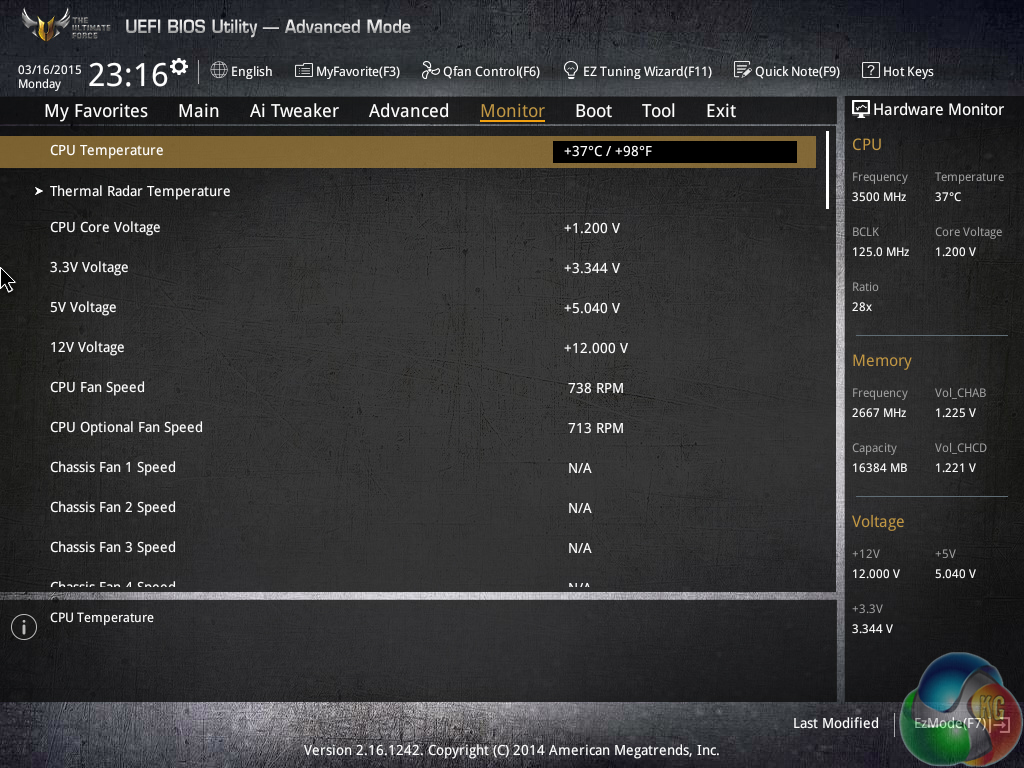Show the Hot Keys list
Image resolution: width=1024 pixels, height=768 pixels.
(897, 71)
